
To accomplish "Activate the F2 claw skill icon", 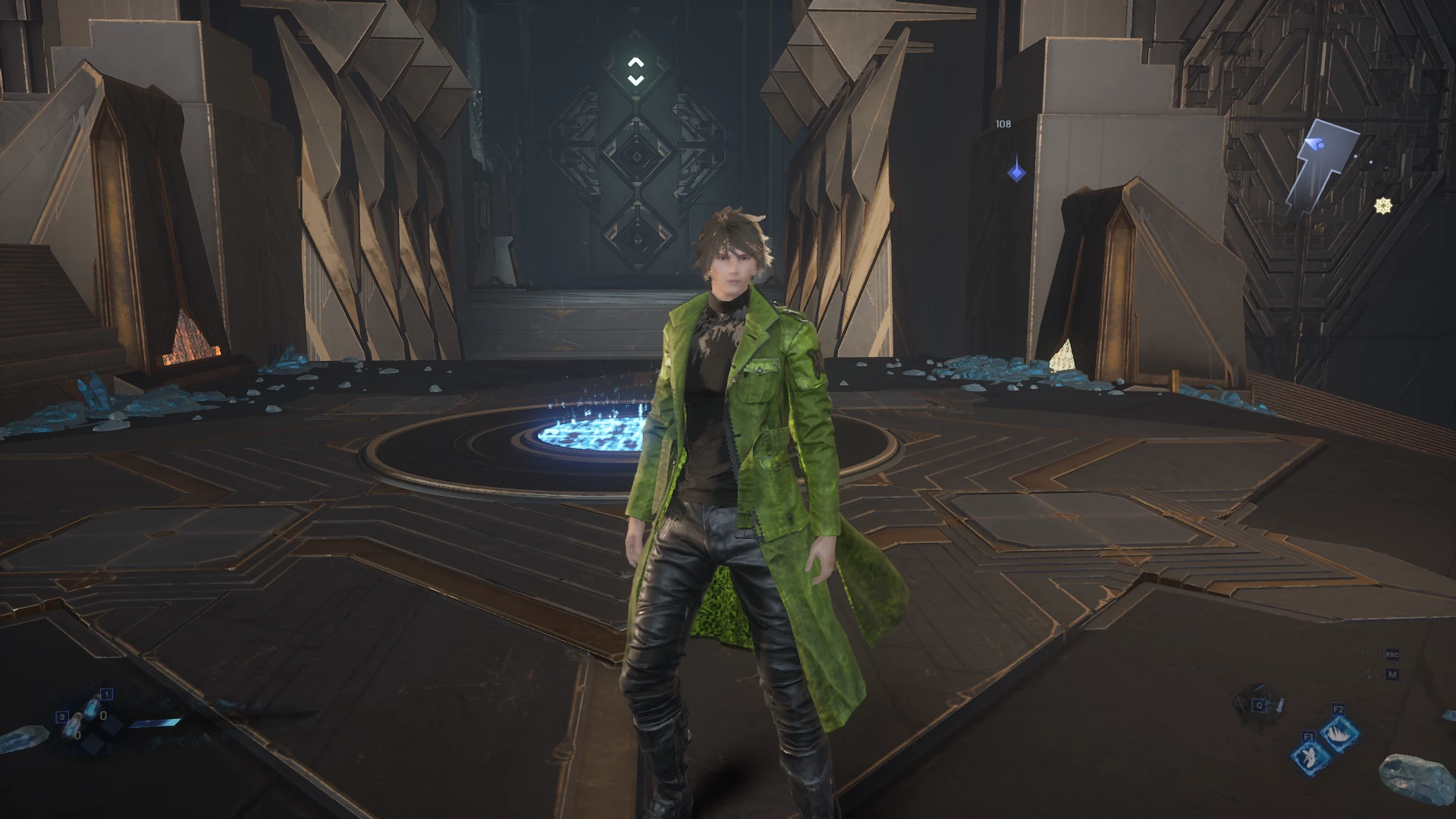I will [x=1338, y=731].
